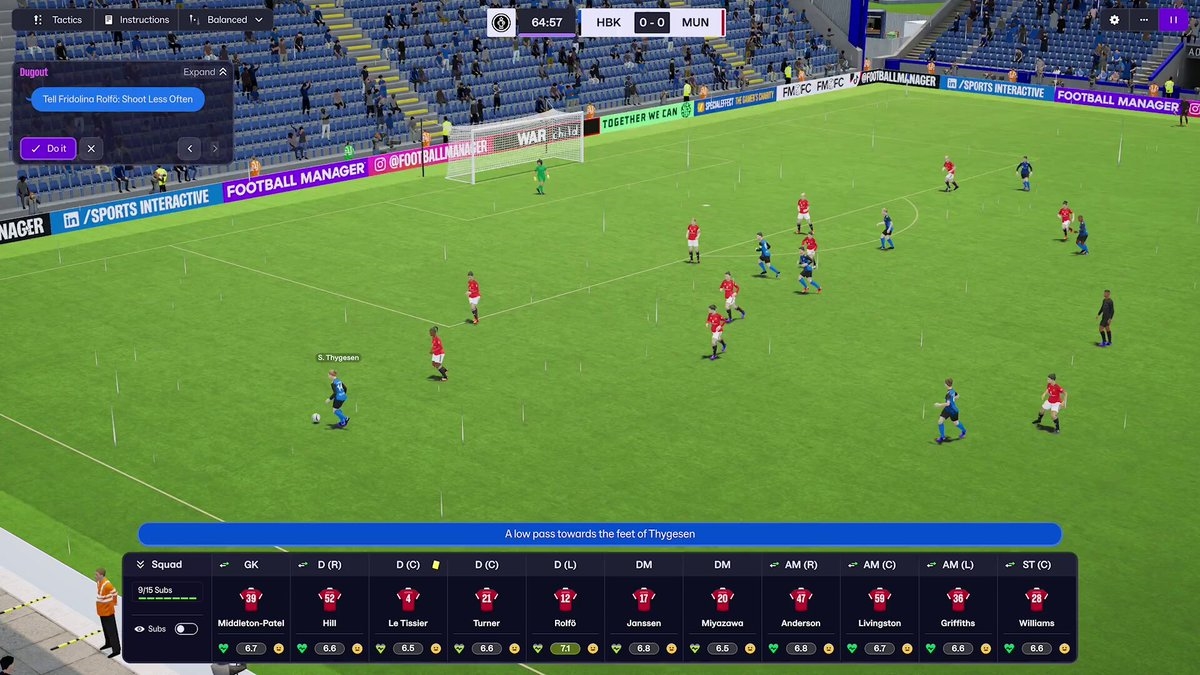This screenshot has height=675, width=1200.
Task: Choose Le Tissier's player card
Action: click(408, 607)
